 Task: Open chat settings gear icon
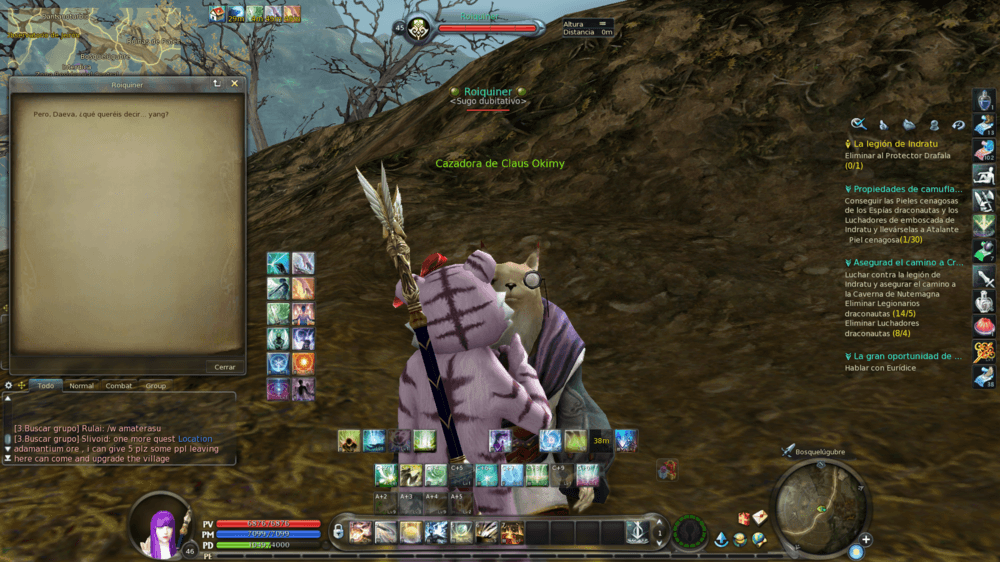click(x=8, y=385)
